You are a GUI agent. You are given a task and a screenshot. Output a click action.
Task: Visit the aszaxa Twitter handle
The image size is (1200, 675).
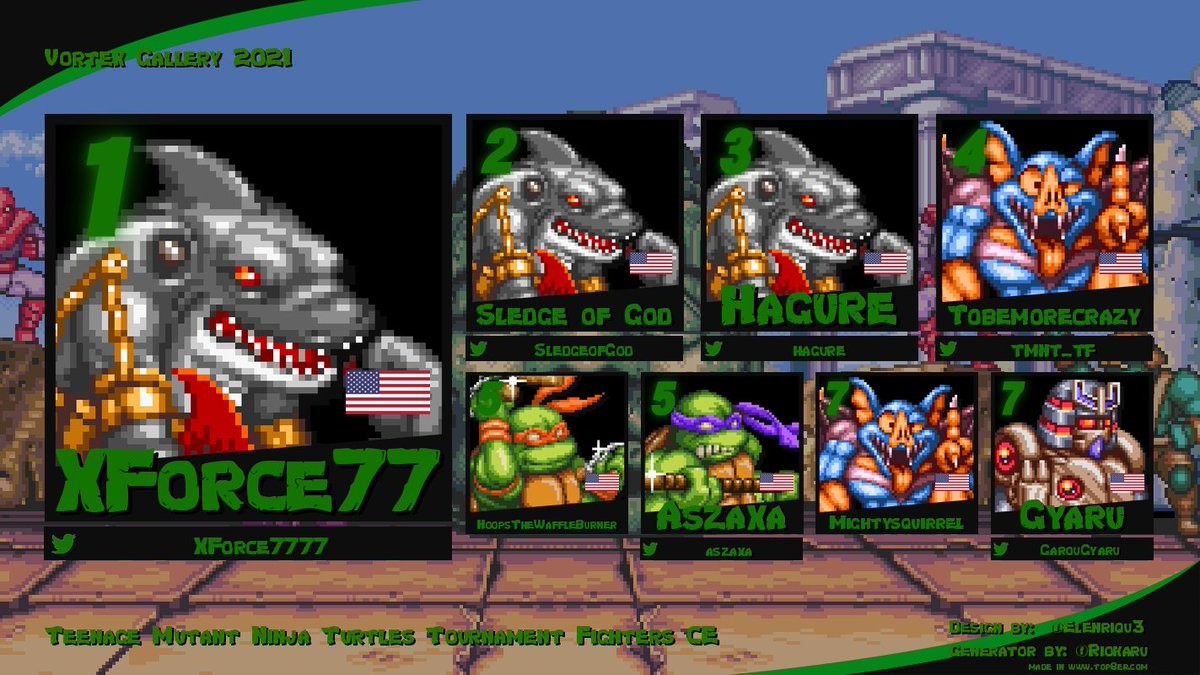click(721, 549)
